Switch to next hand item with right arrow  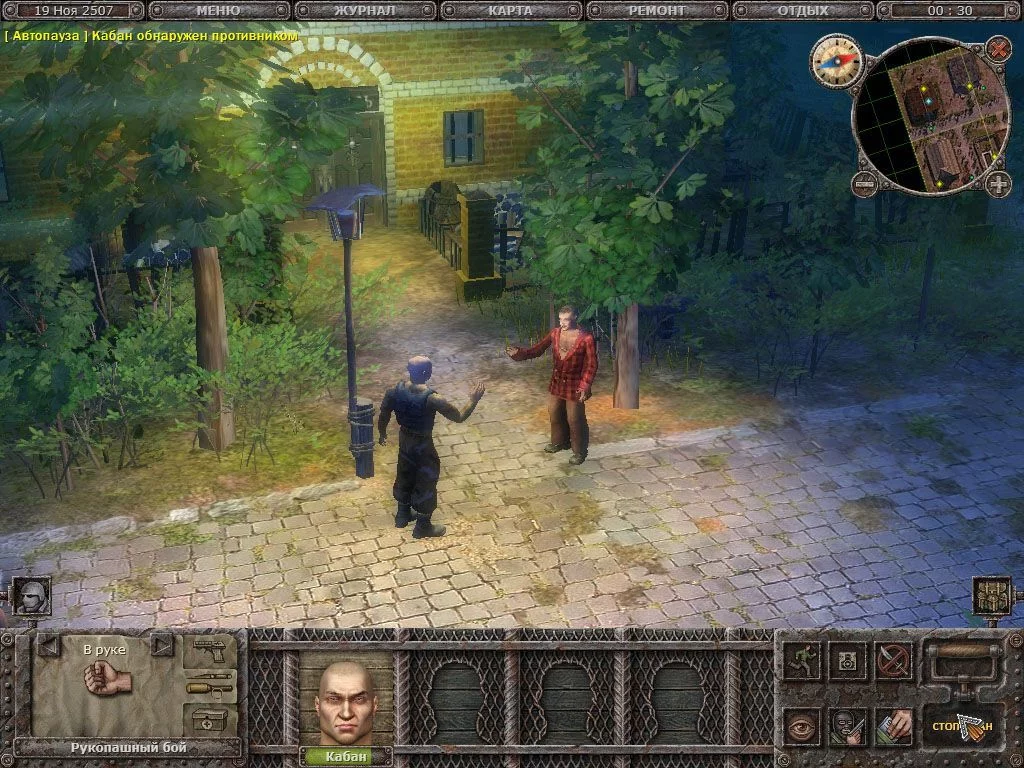tap(162, 647)
